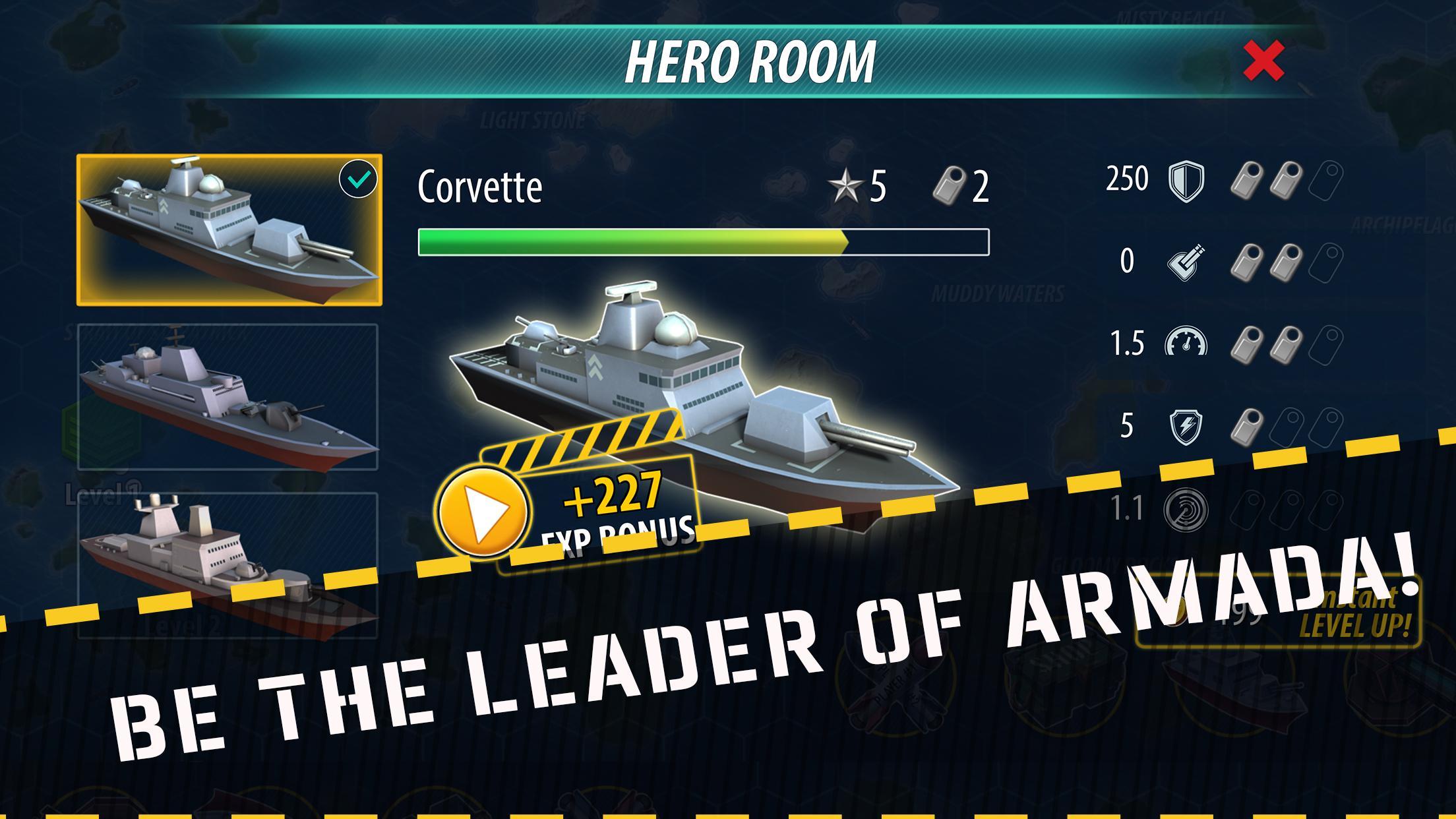
Task: Select the speedometer speed stat icon
Action: click(x=1186, y=344)
